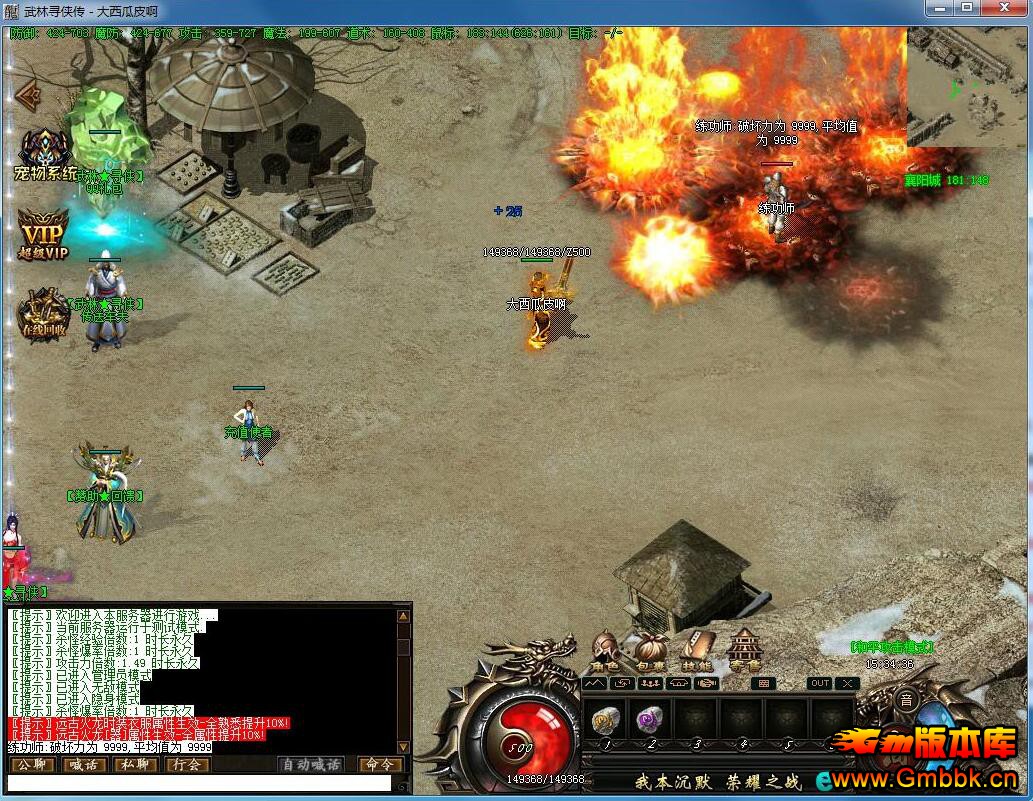Select the yellow scroll in hotbar slot 1
This screenshot has height=801, width=1033.
[x=604, y=719]
